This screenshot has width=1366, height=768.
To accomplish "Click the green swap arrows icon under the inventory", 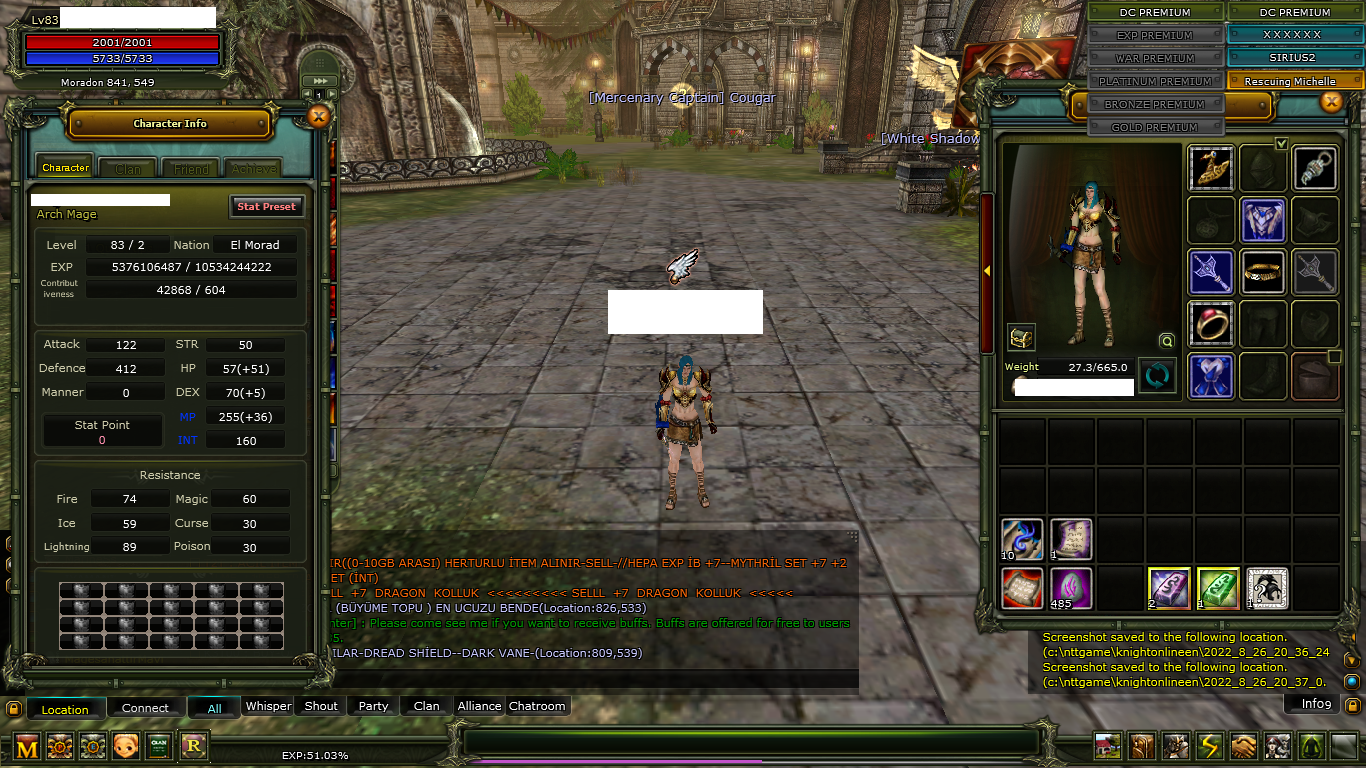I will click(x=1157, y=375).
